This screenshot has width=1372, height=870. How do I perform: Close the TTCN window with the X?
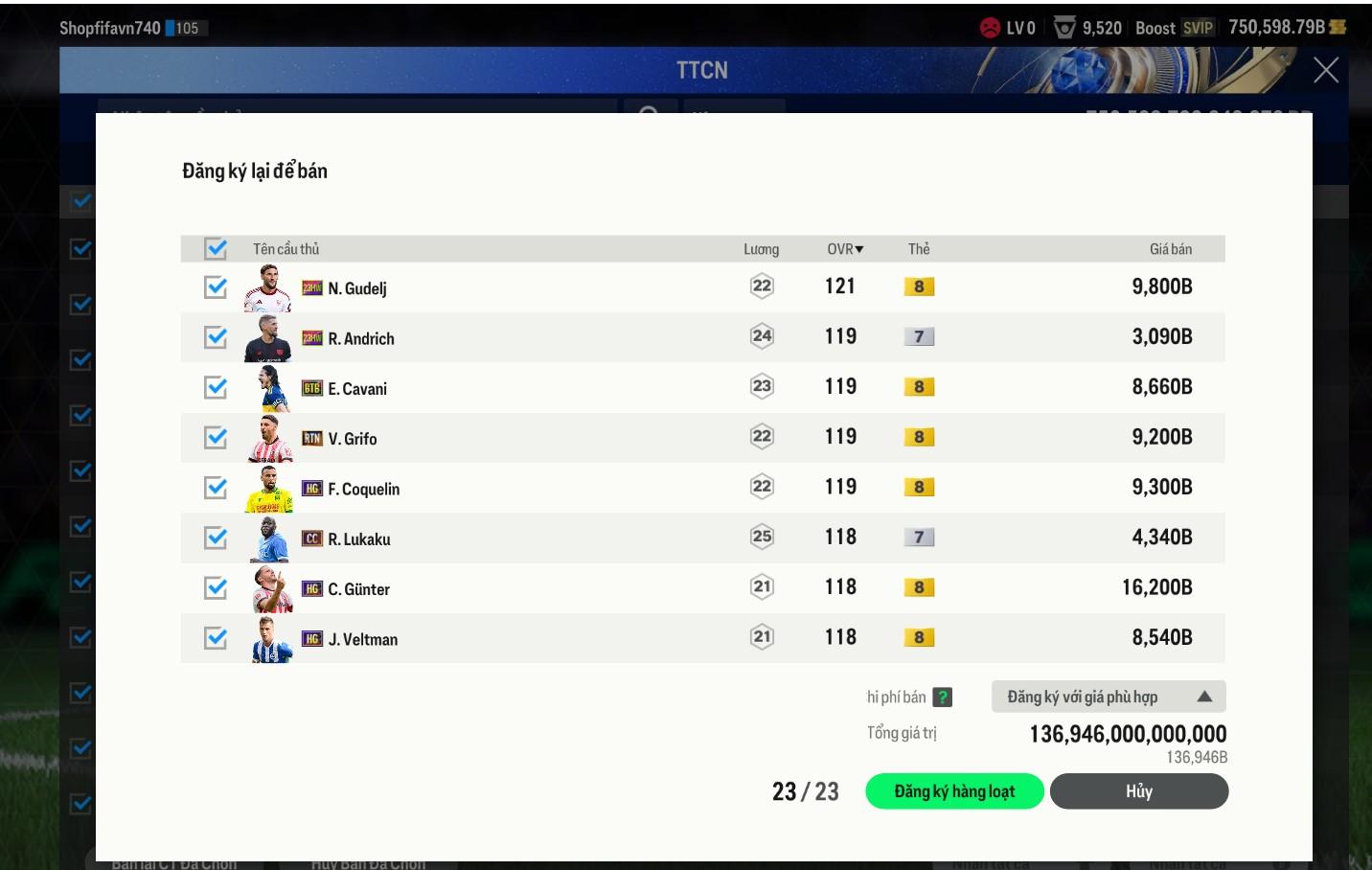pyautogui.click(x=1325, y=70)
